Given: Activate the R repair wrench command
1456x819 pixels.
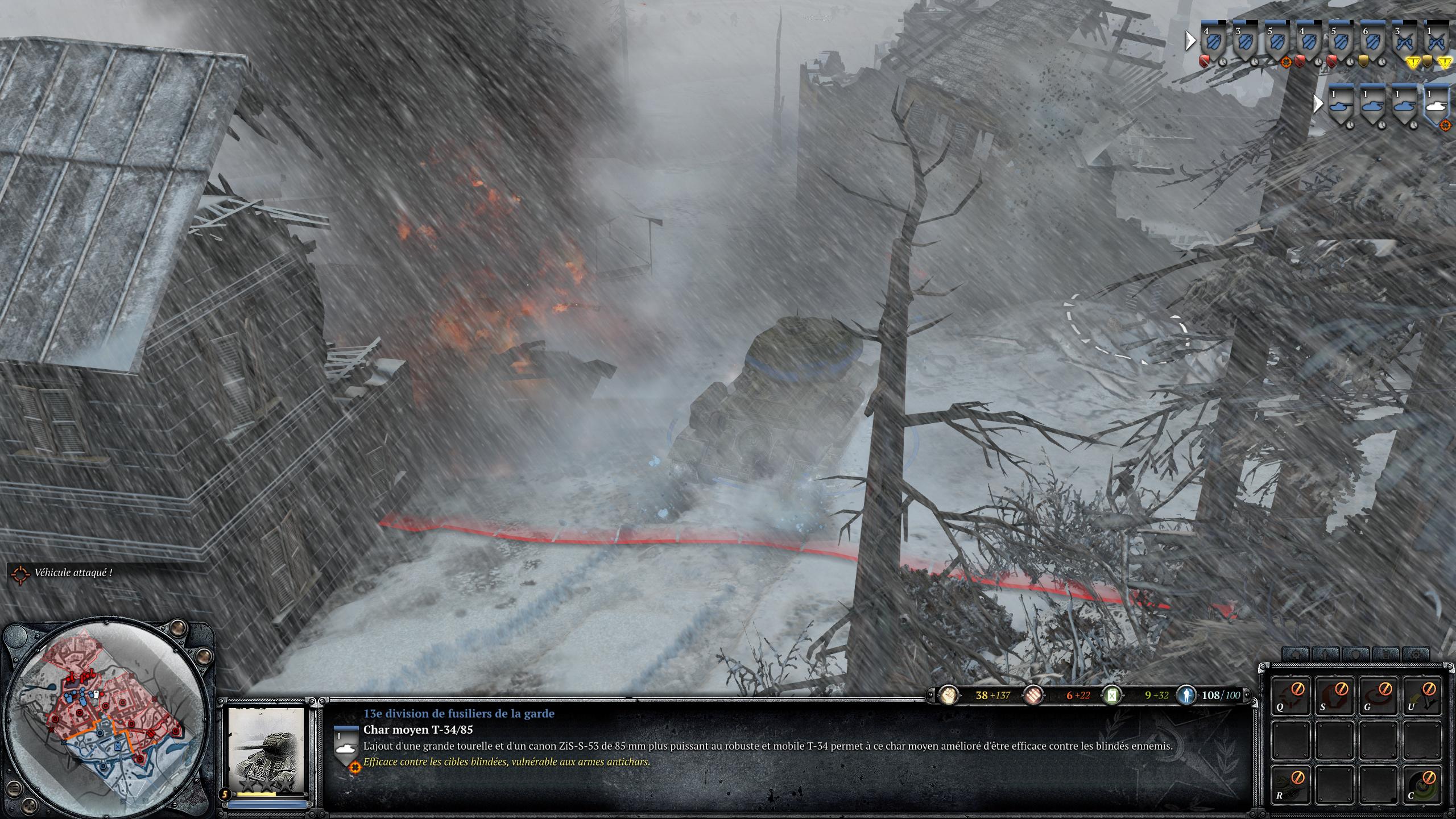Looking at the screenshot, I should pos(1292,783).
